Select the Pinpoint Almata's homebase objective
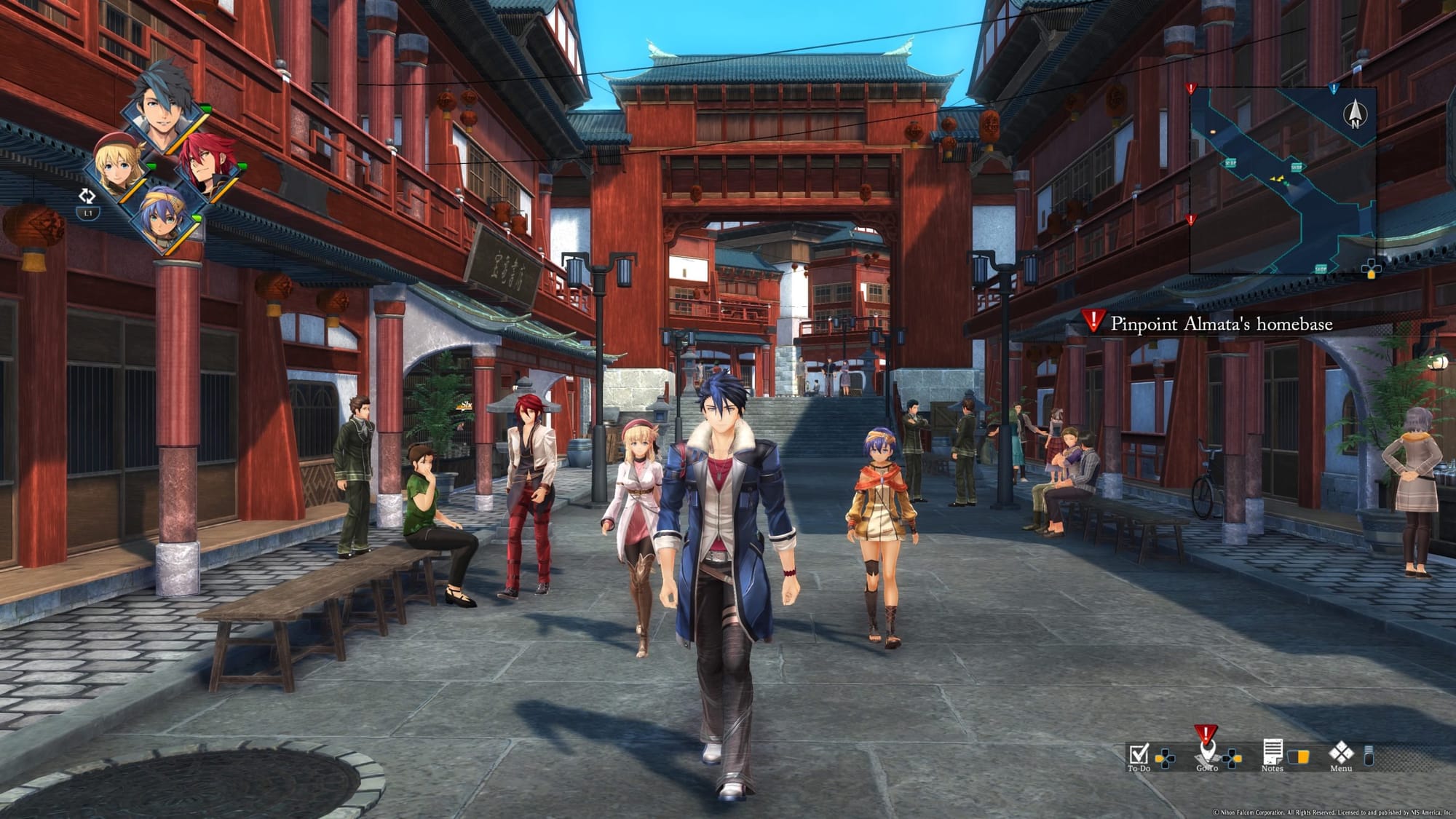Screen dimensions: 1456x819 coord(1221,324)
